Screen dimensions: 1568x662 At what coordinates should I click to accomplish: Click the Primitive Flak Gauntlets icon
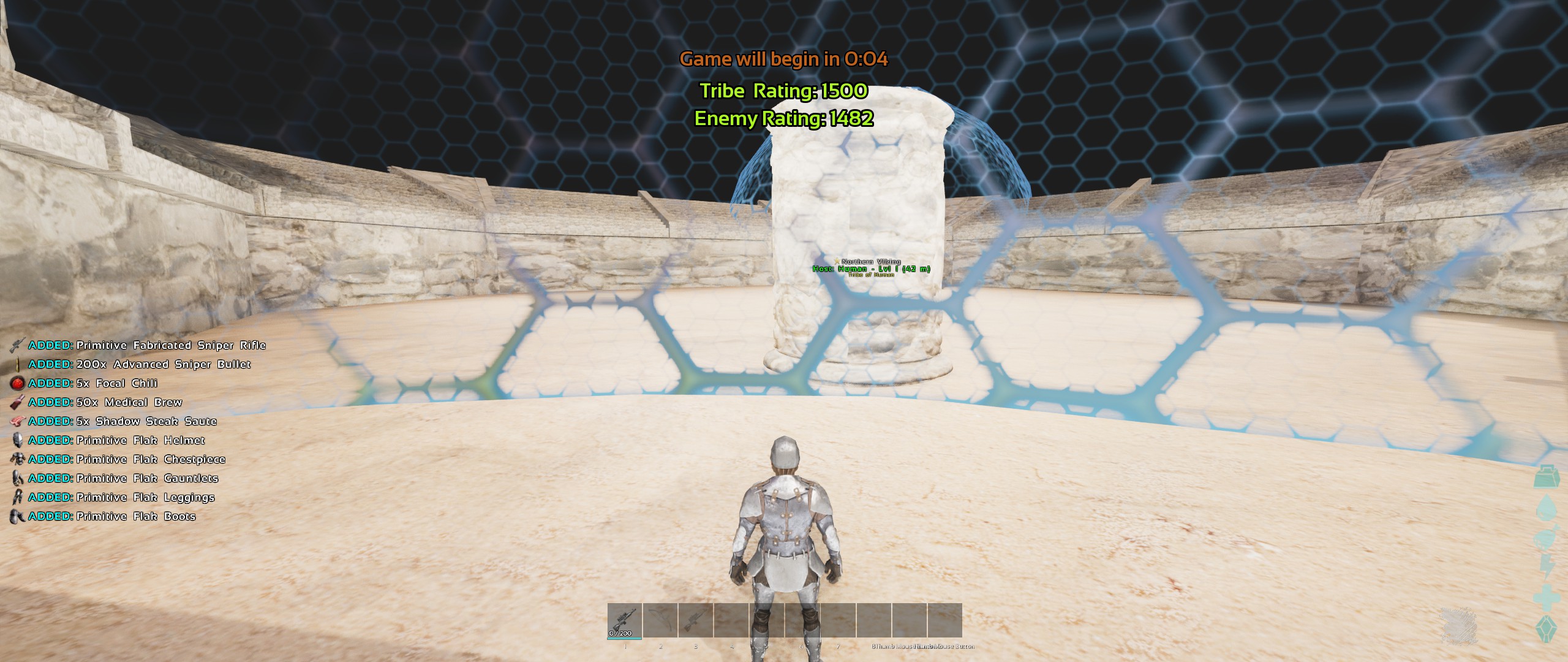(18, 478)
